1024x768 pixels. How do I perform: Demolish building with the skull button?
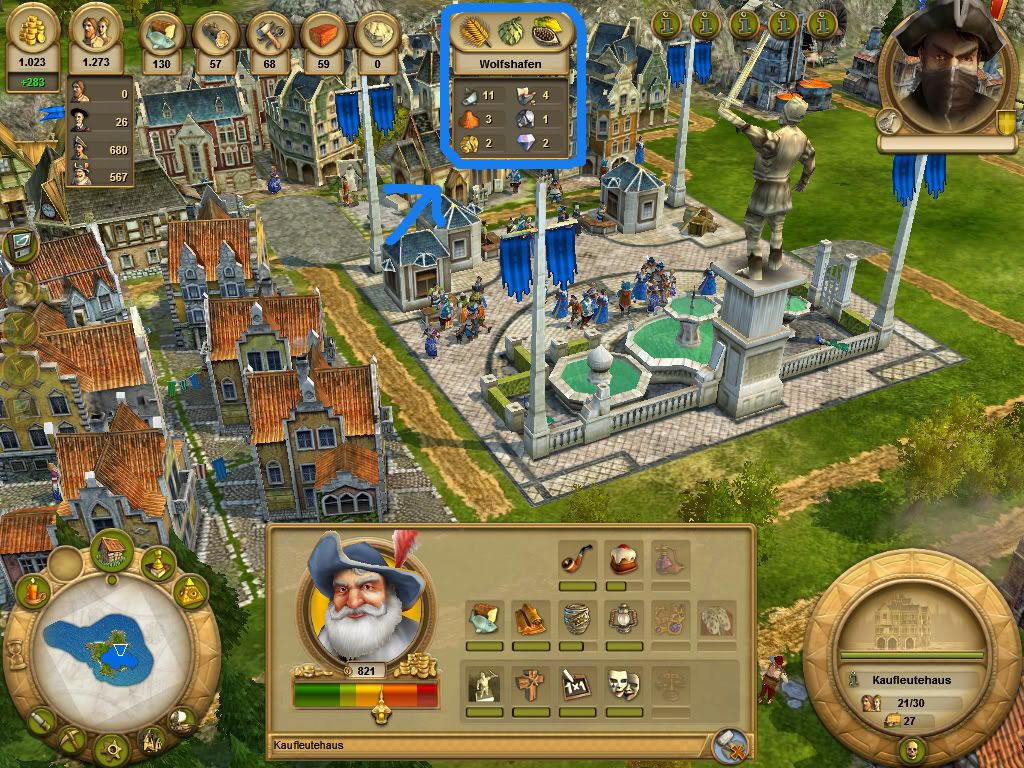911,748
